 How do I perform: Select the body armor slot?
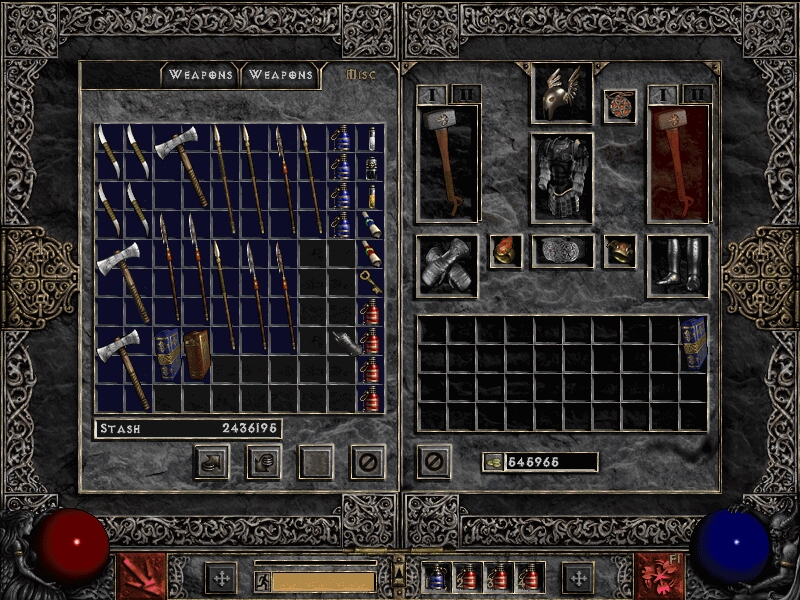(x=562, y=178)
